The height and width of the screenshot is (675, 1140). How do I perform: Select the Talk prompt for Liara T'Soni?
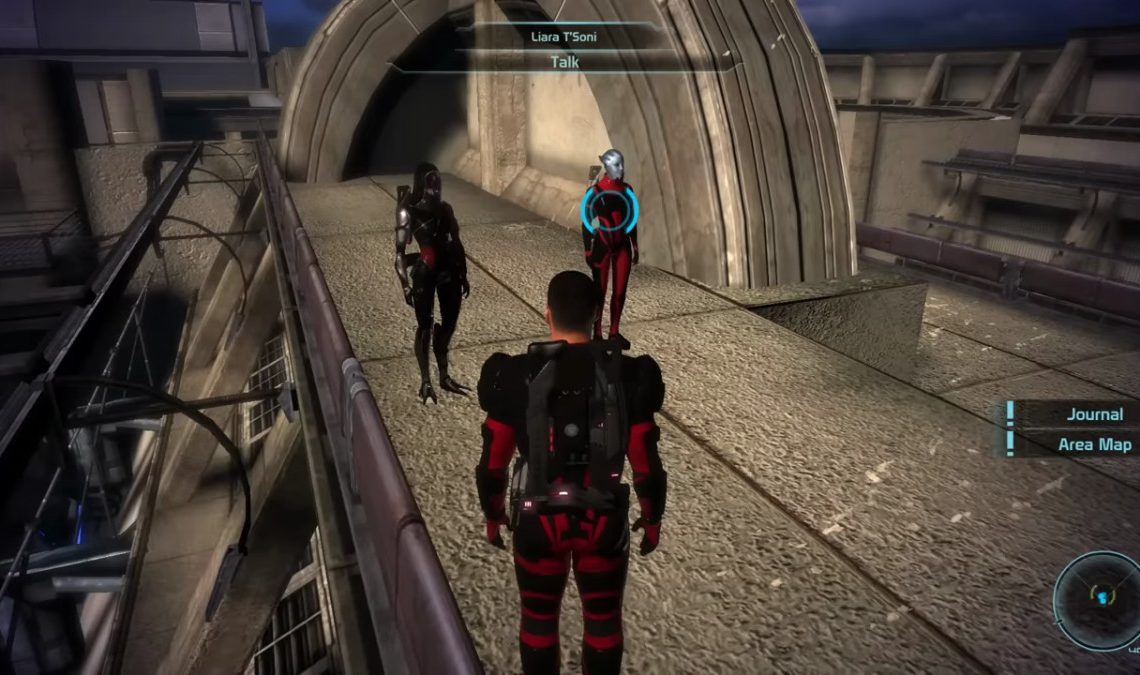(x=565, y=62)
